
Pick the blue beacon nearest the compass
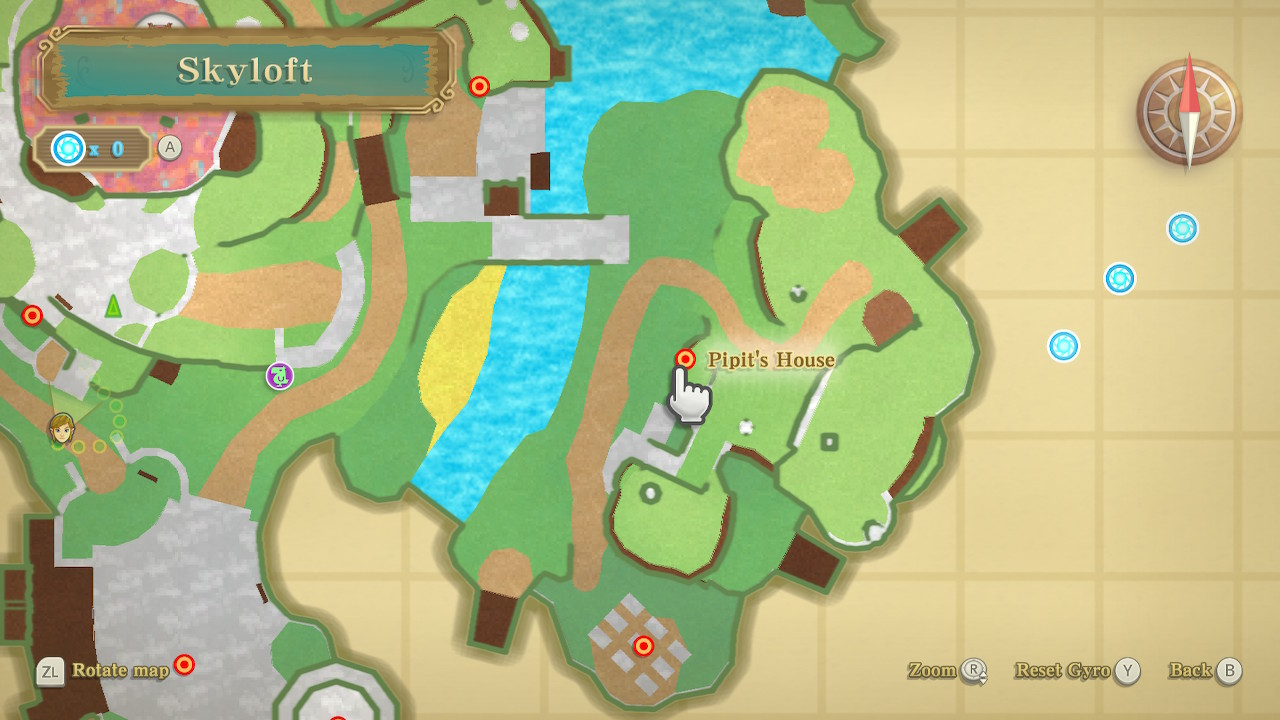coord(1182,228)
